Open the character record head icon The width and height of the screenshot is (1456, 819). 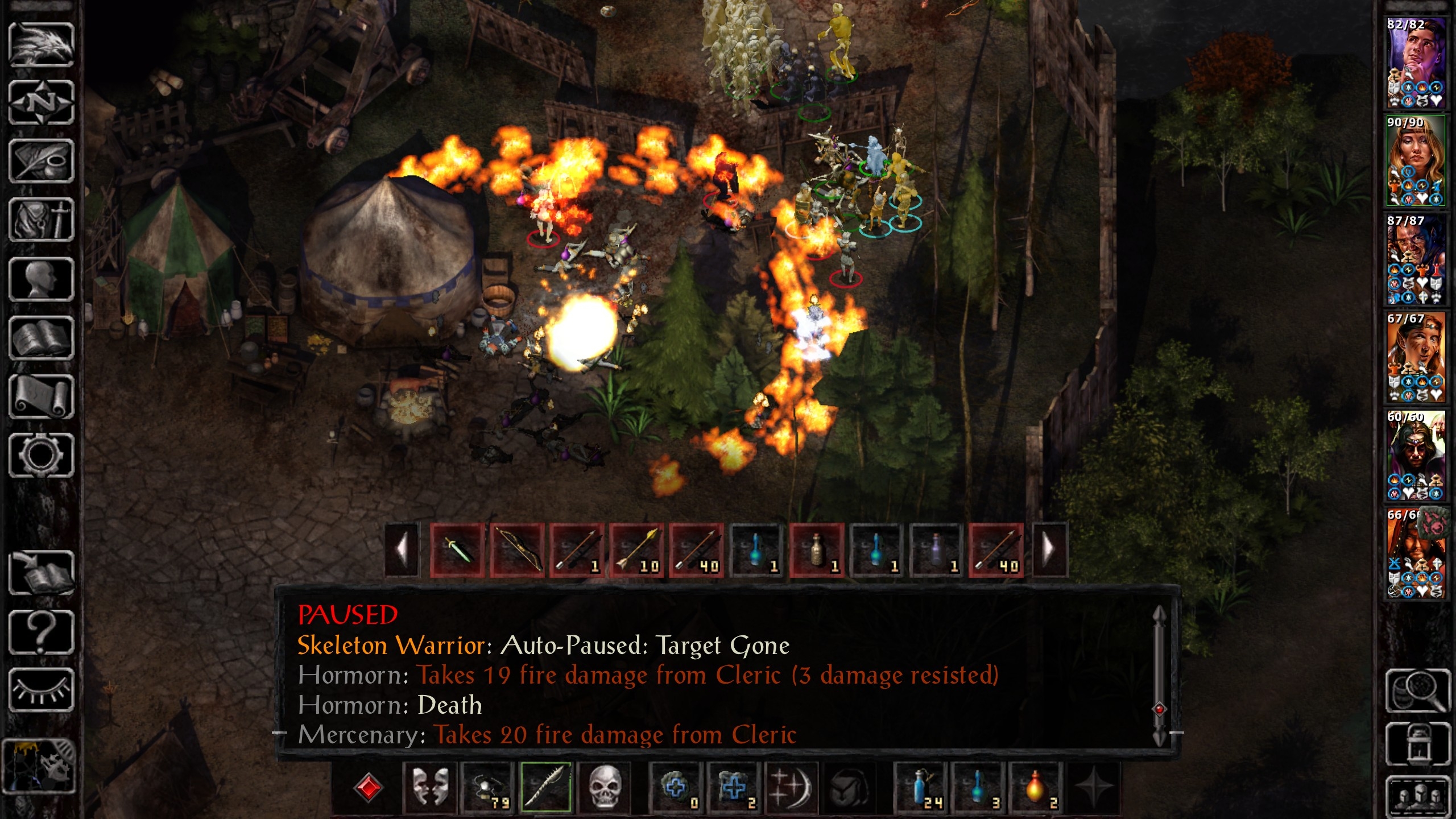click(x=41, y=279)
